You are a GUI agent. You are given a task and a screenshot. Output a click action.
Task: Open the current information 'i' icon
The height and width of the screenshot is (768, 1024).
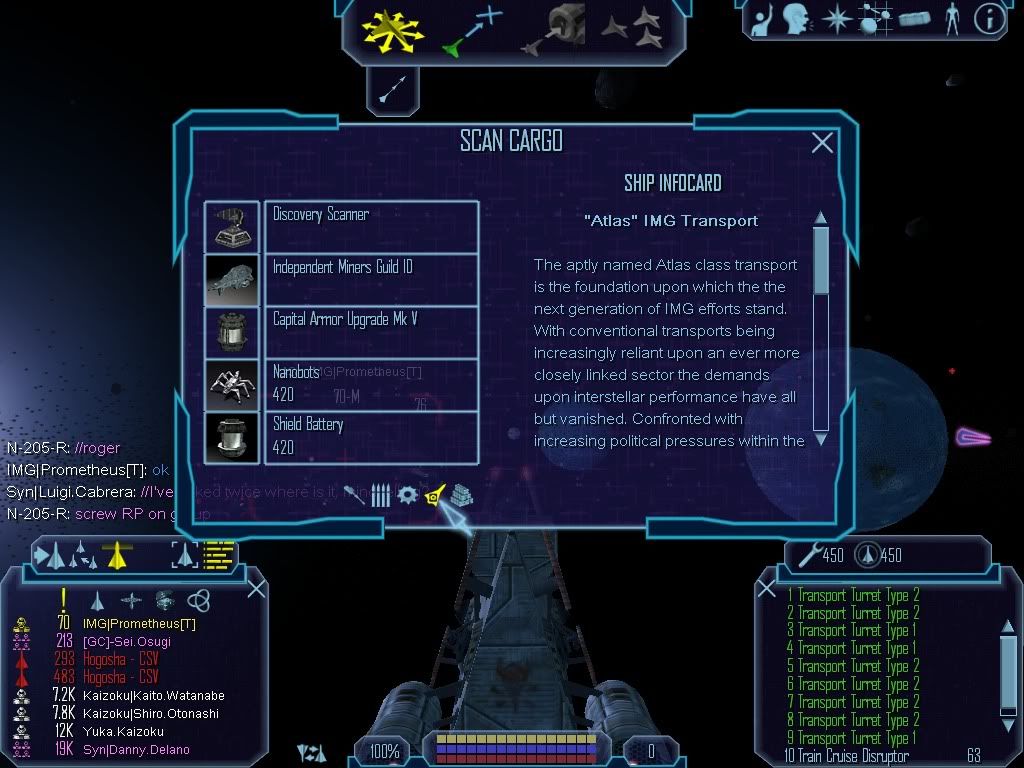(989, 19)
